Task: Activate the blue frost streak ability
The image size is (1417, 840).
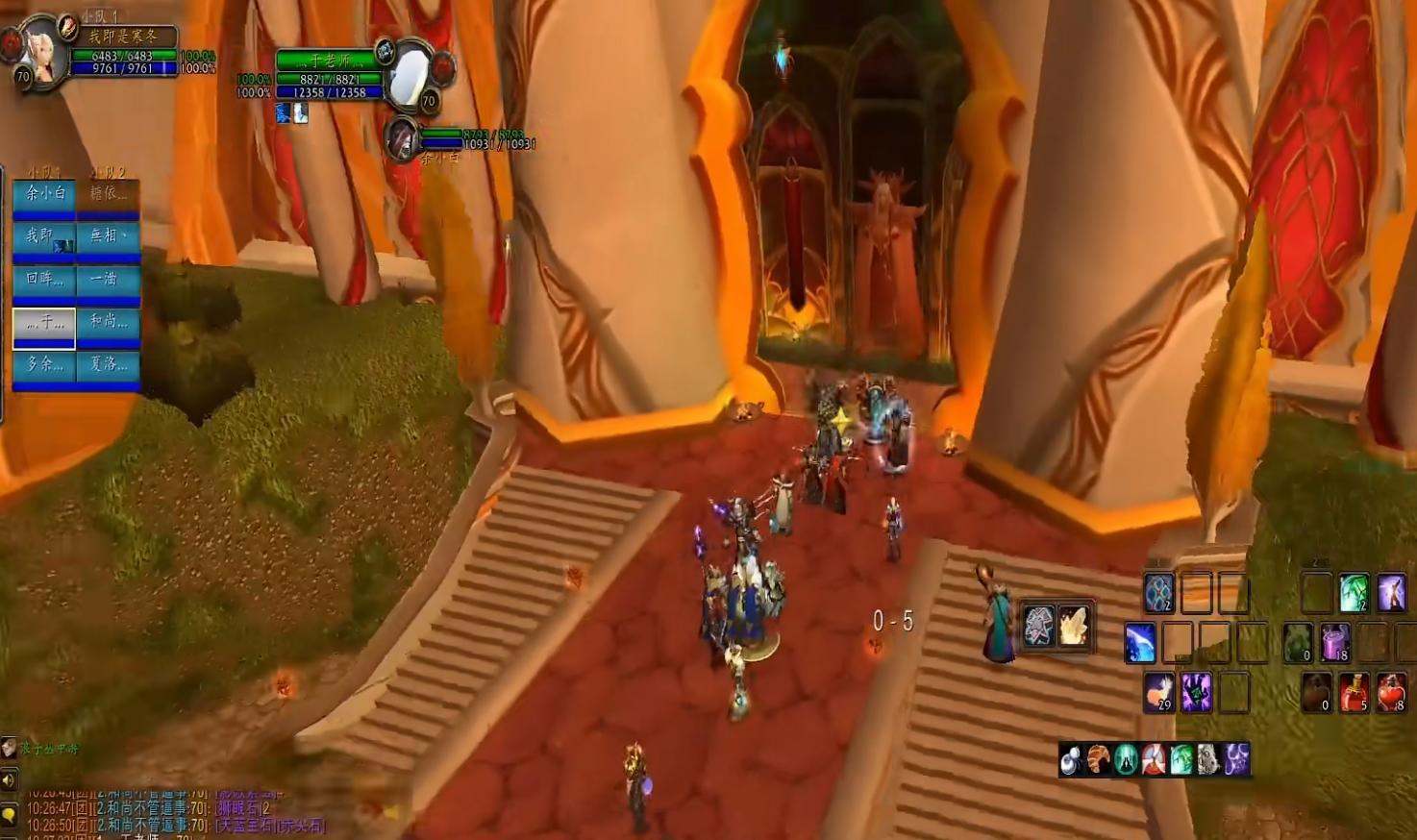Action: (1140, 642)
